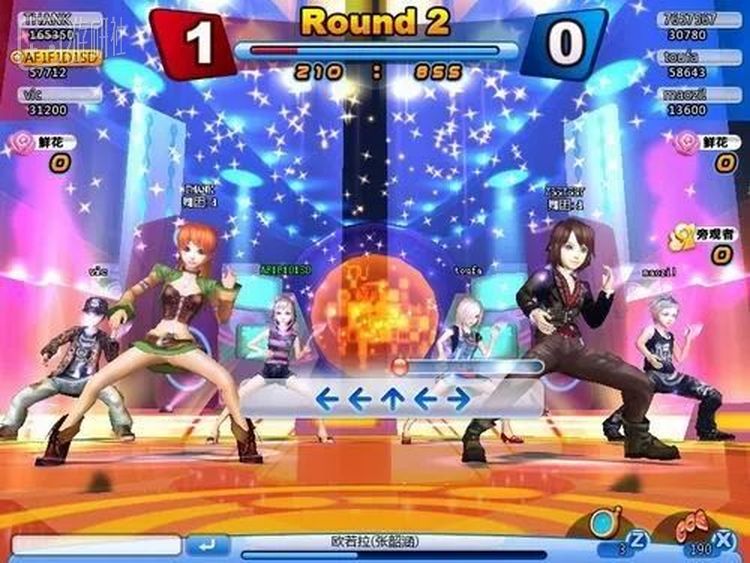Click the right team's pink flower icon
Image resolution: width=750 pixels, height=563 pixels.
coord(686,143)
